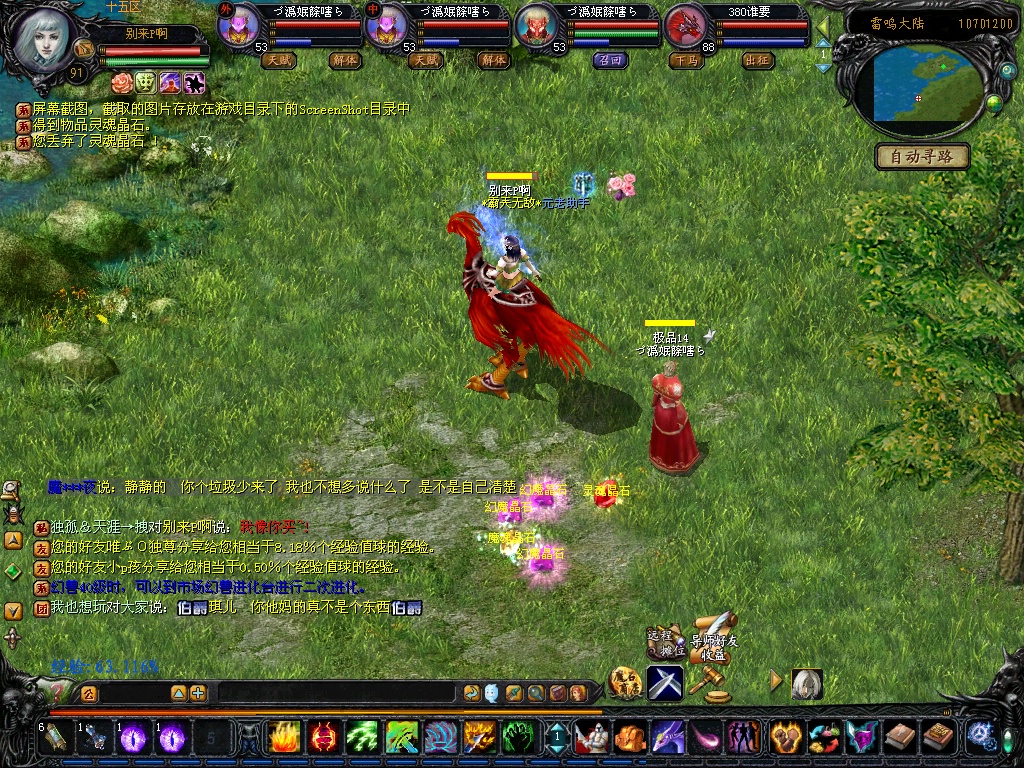Select the player portrait 别来P啊
The height and width of the screenshot is (768, 1024).
point(41,39)
